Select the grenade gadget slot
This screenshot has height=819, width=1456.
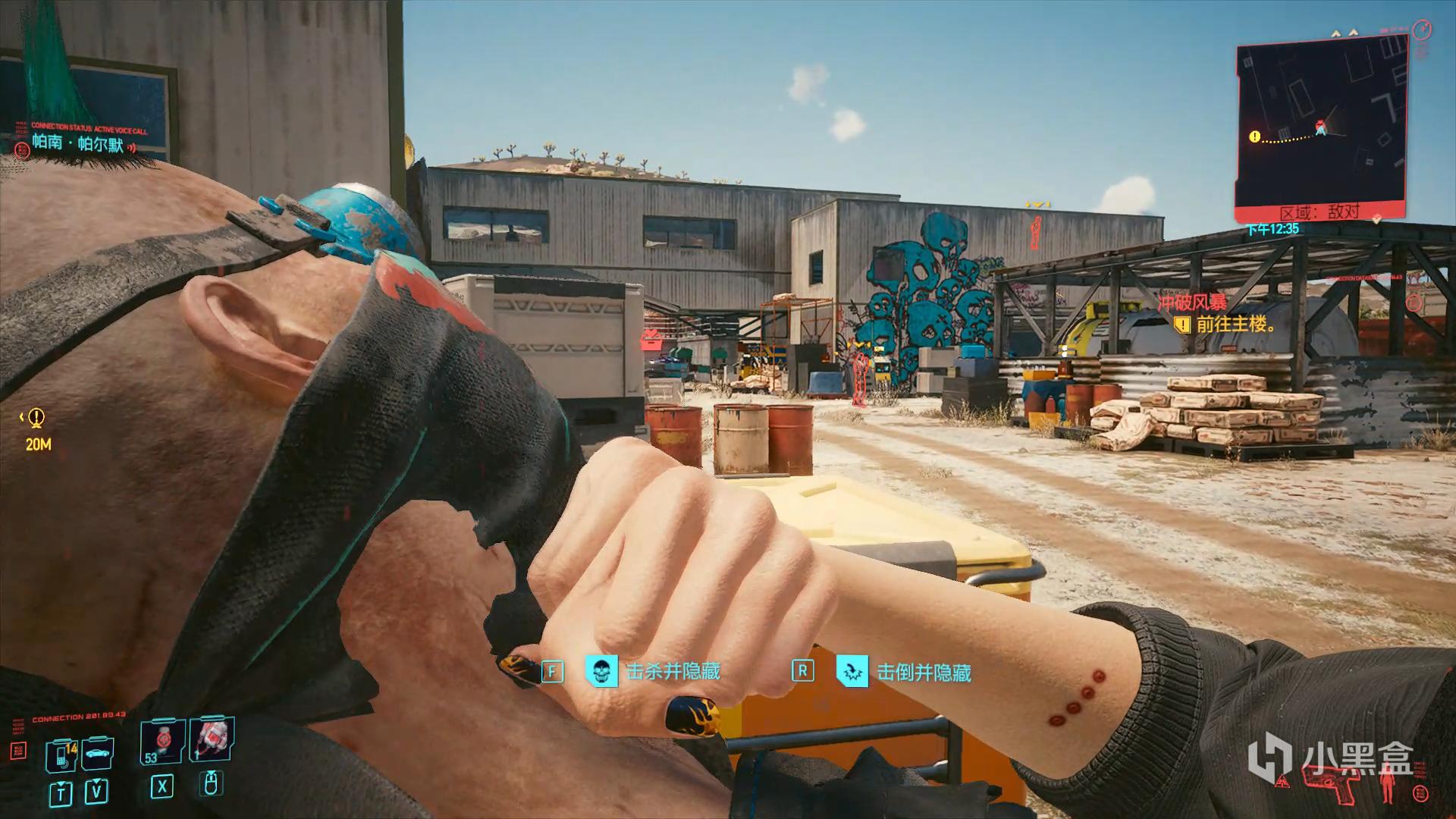211,740
